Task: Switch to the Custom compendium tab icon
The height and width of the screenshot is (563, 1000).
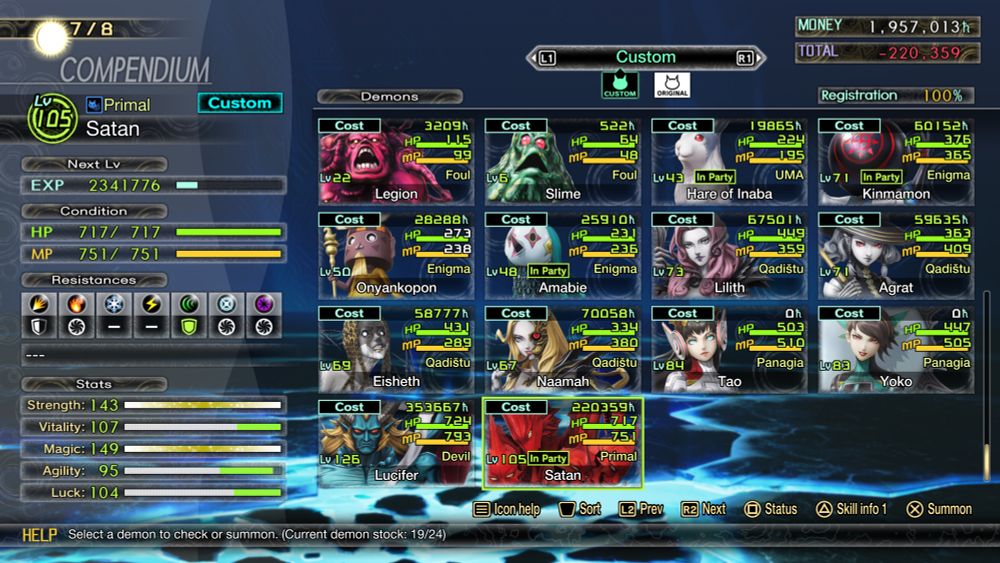Action: pos(620,86)
